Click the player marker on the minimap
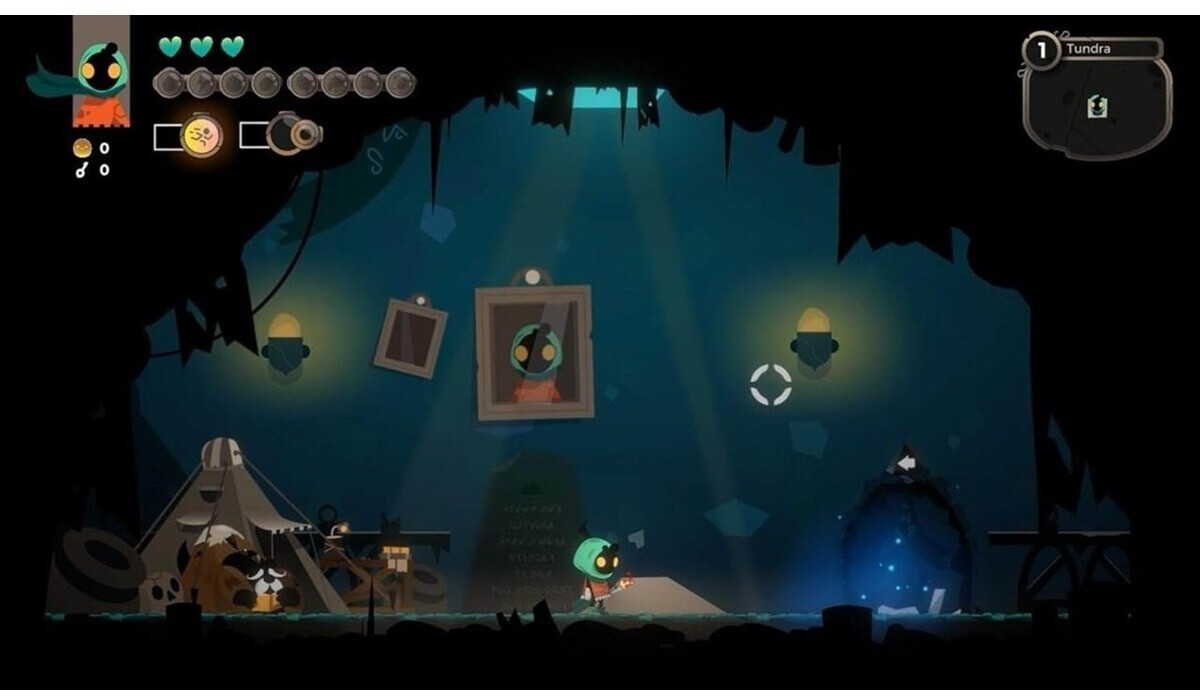This screenshot has width=1200, height=696. coord(1096,106)
